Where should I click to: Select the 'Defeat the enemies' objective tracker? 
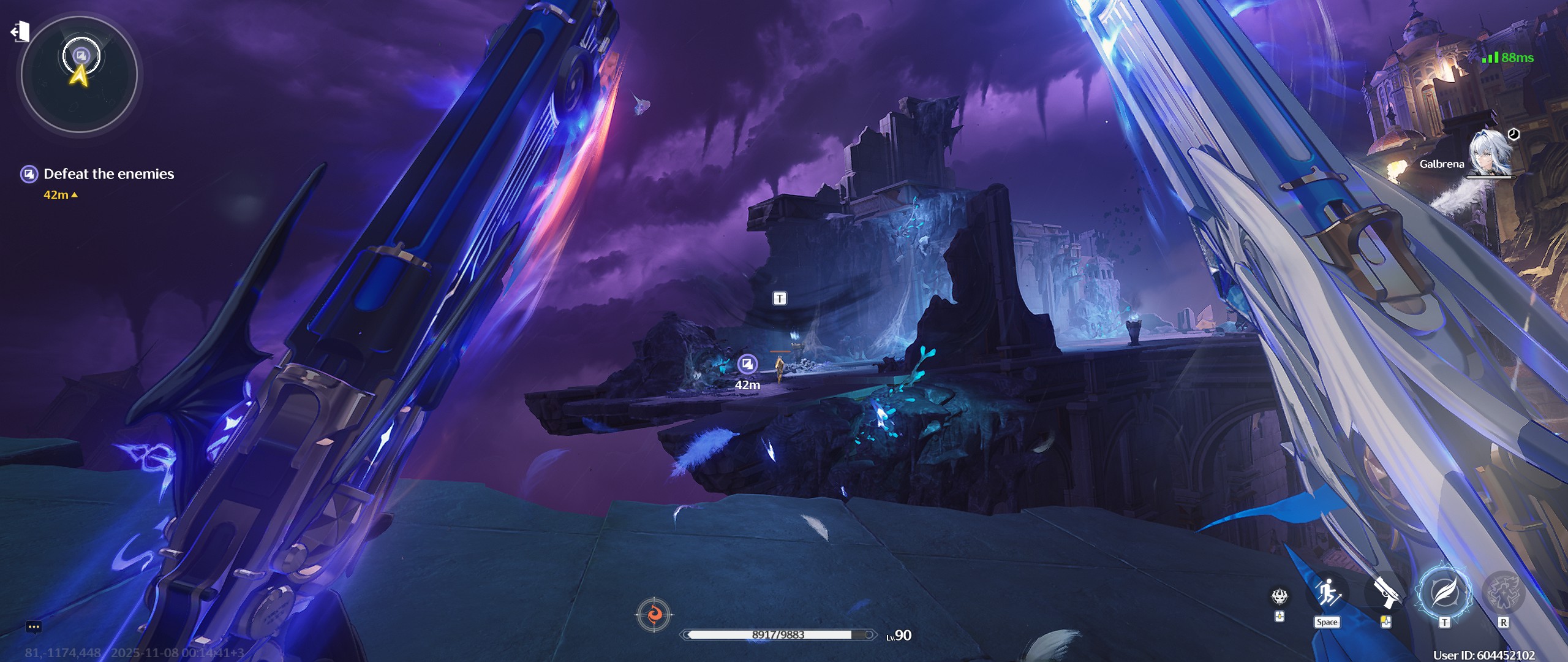(x=108, y=174)
